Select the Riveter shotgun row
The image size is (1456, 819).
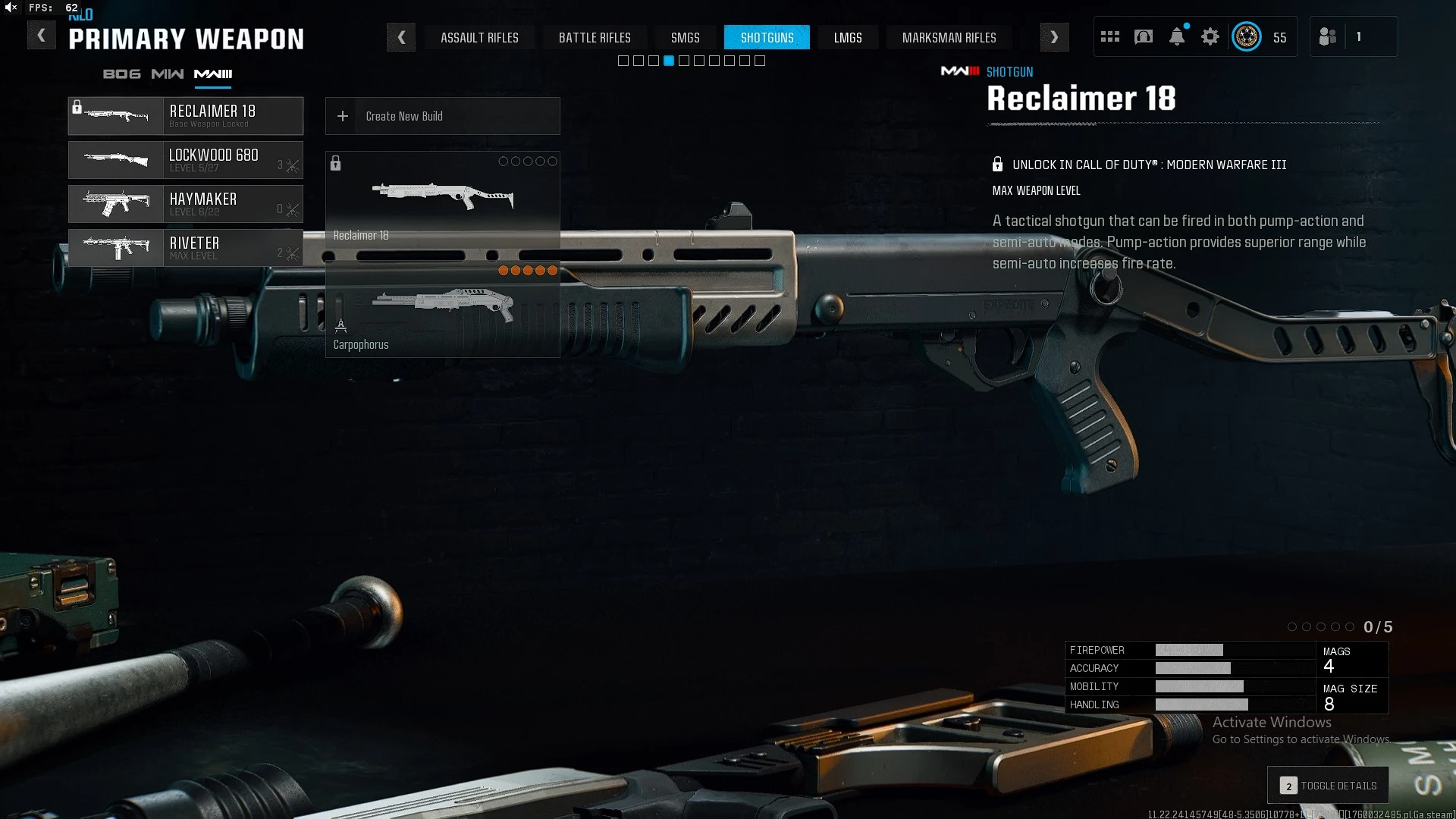(x=186, y=248)
